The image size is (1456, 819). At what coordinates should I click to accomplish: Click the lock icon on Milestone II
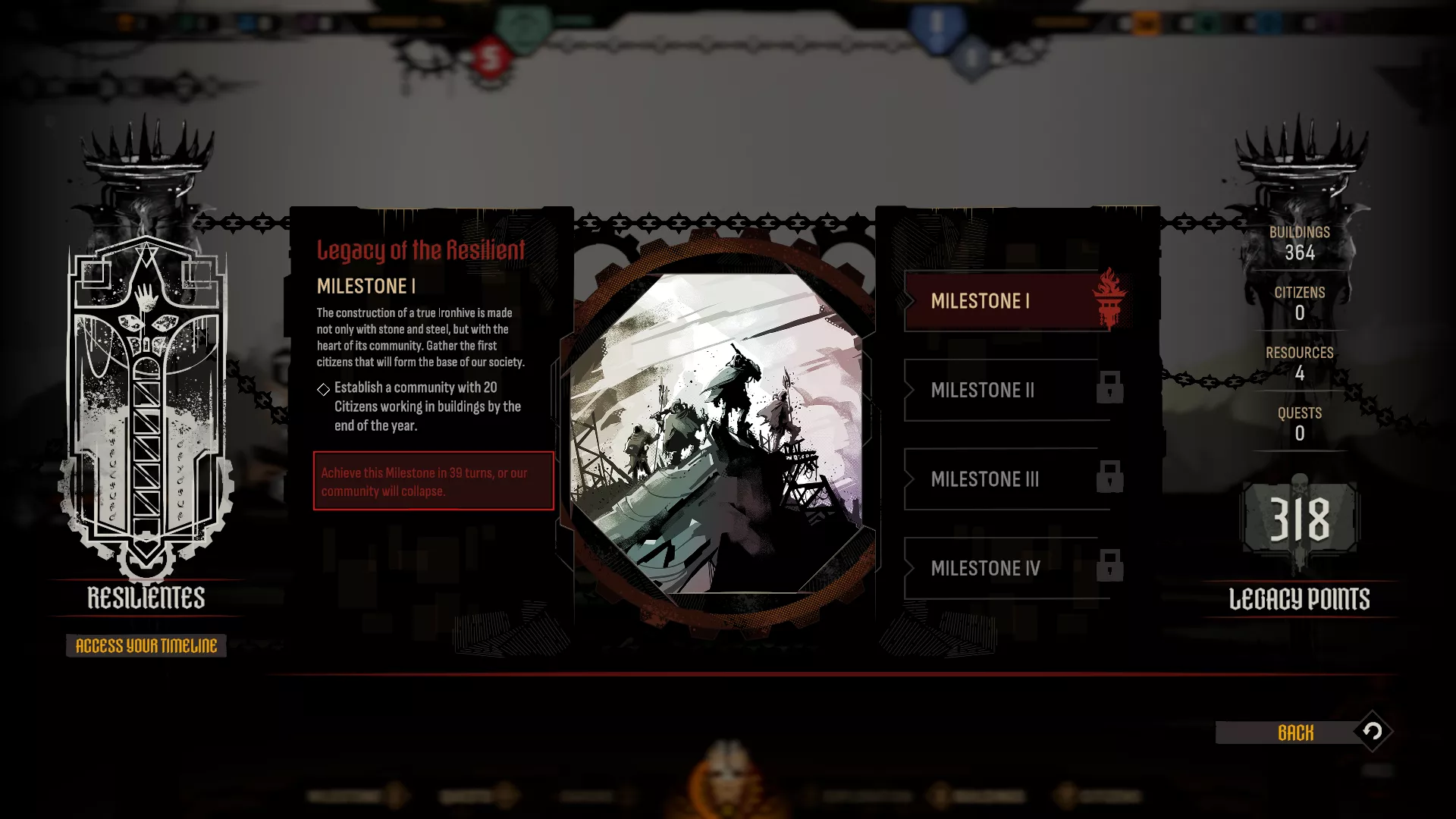click(1109, 388)
